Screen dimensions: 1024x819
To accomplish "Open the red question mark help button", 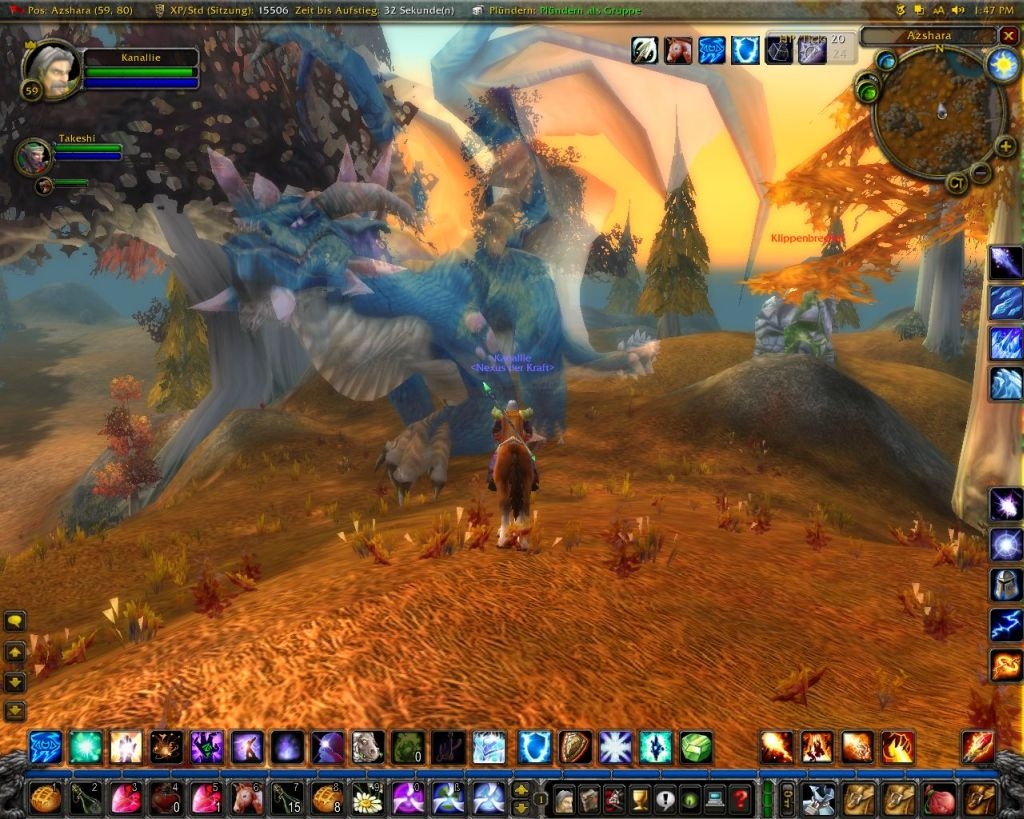I will pos(740,799).
